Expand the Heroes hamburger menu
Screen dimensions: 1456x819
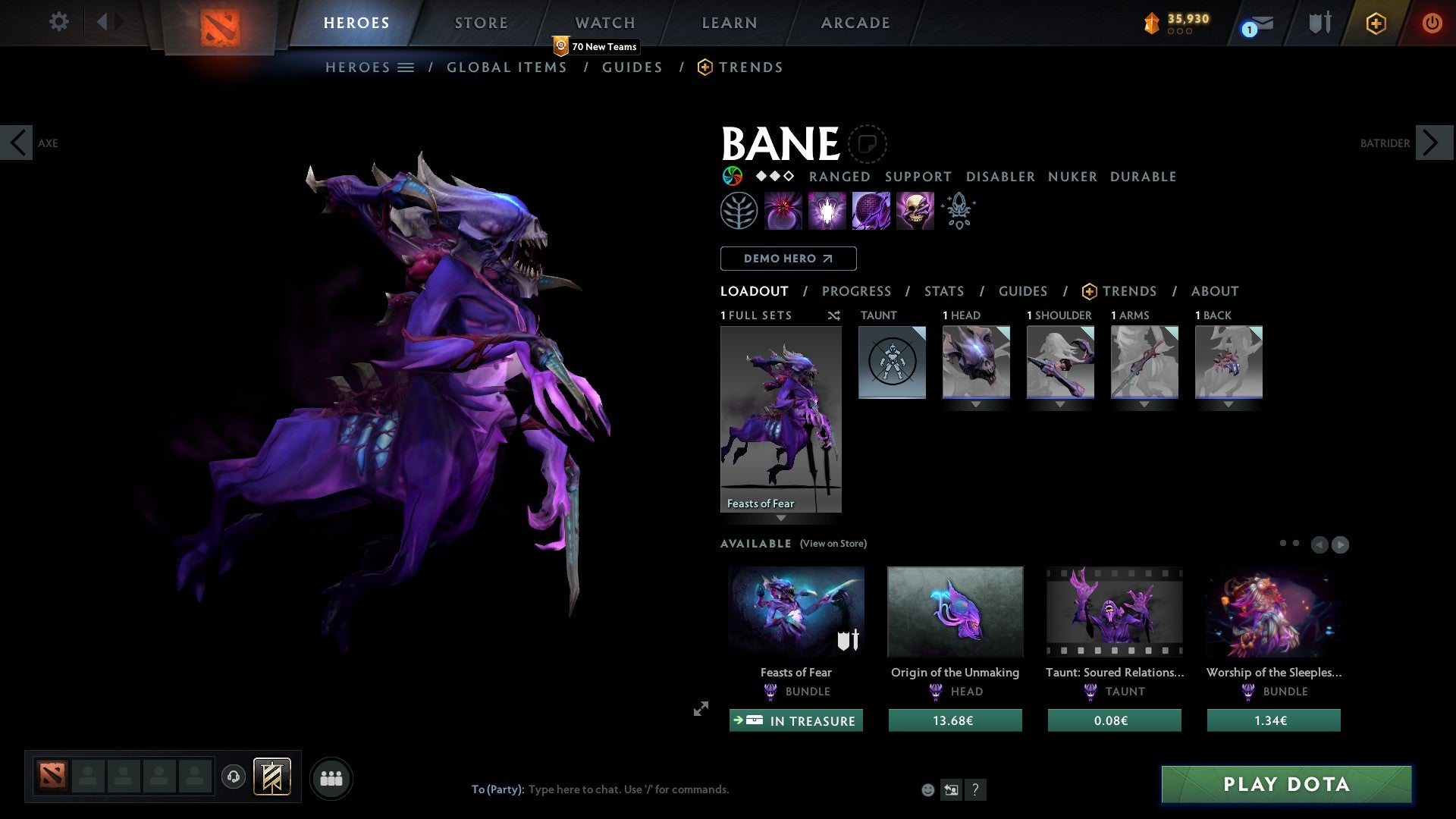point(406,67)
